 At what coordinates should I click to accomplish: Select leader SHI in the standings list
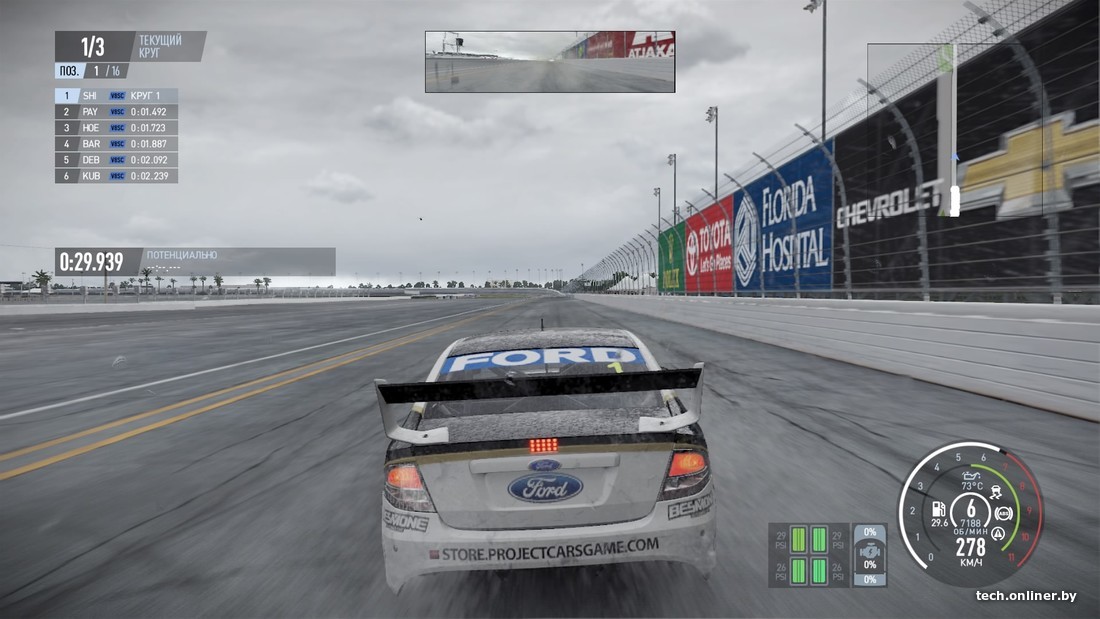click(116, 96)
